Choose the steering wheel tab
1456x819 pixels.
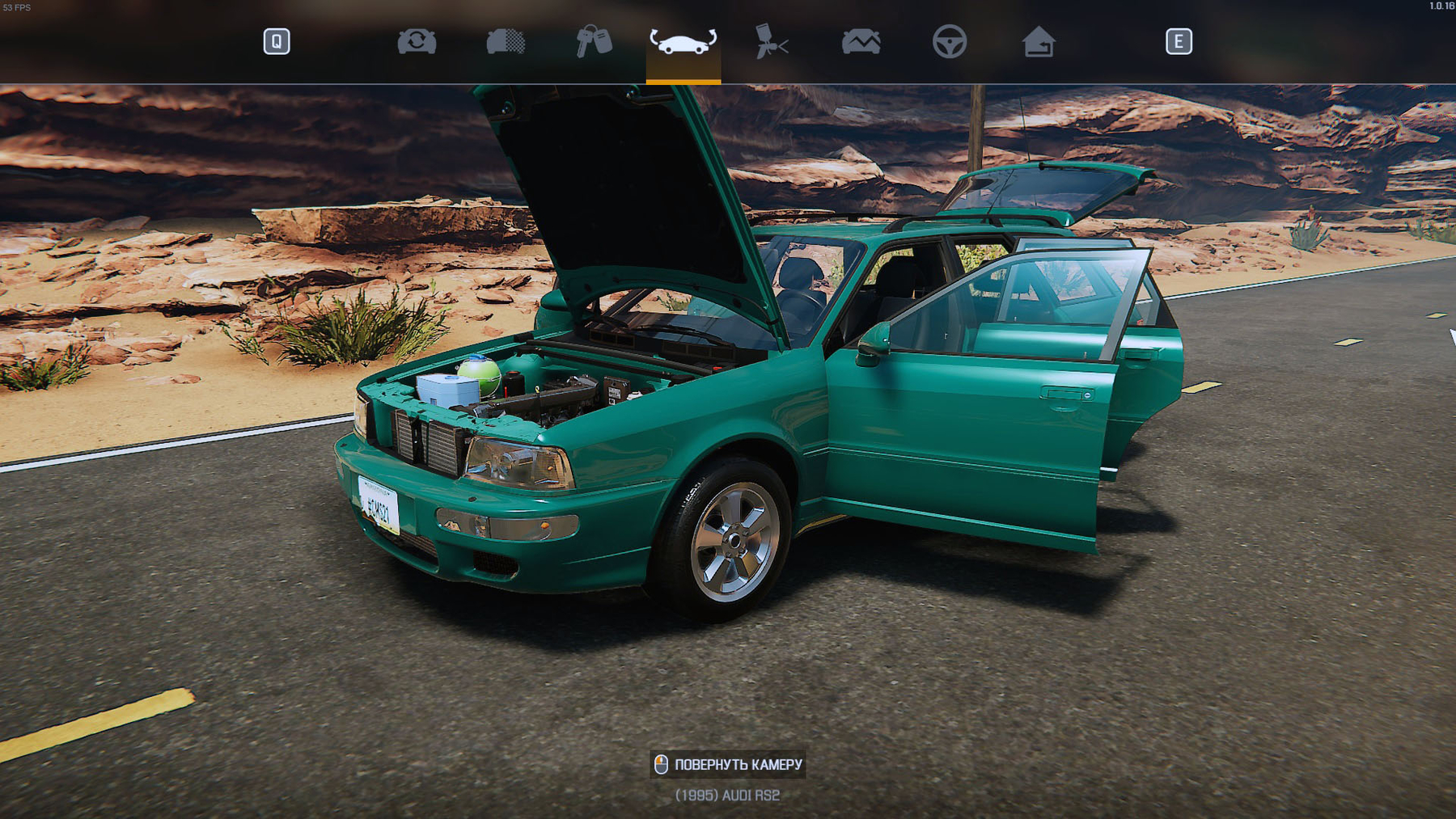click(949, 41)
